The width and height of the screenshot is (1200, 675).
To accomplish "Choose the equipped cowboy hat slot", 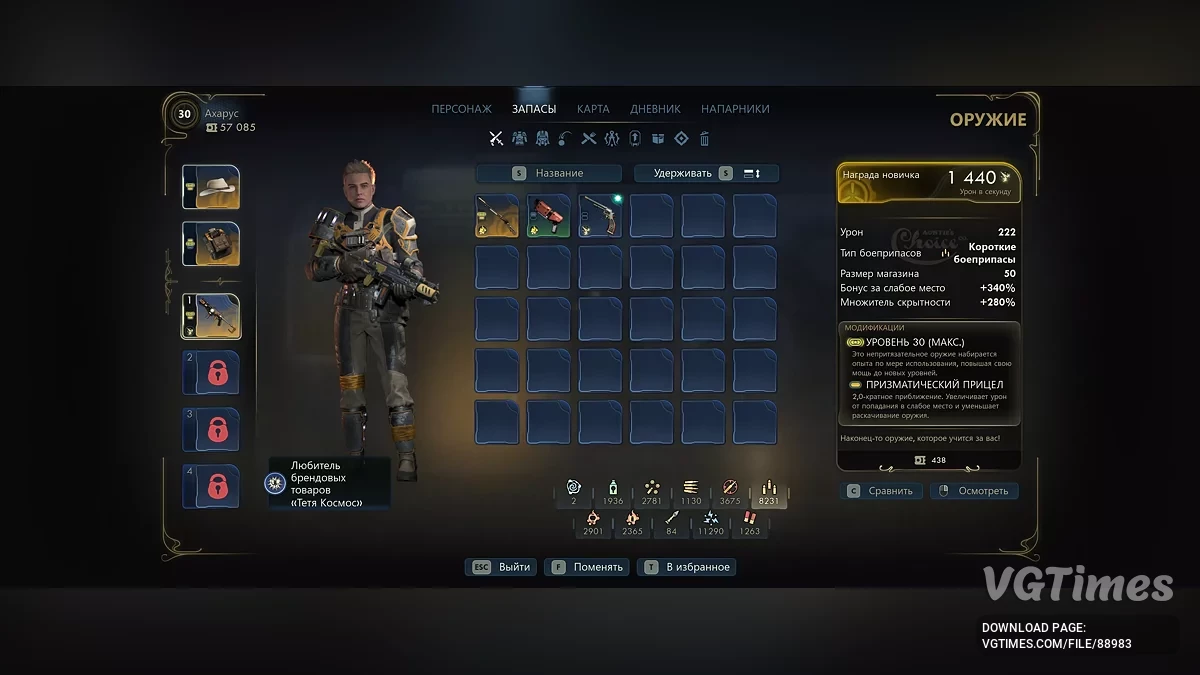I will [211, 187].
